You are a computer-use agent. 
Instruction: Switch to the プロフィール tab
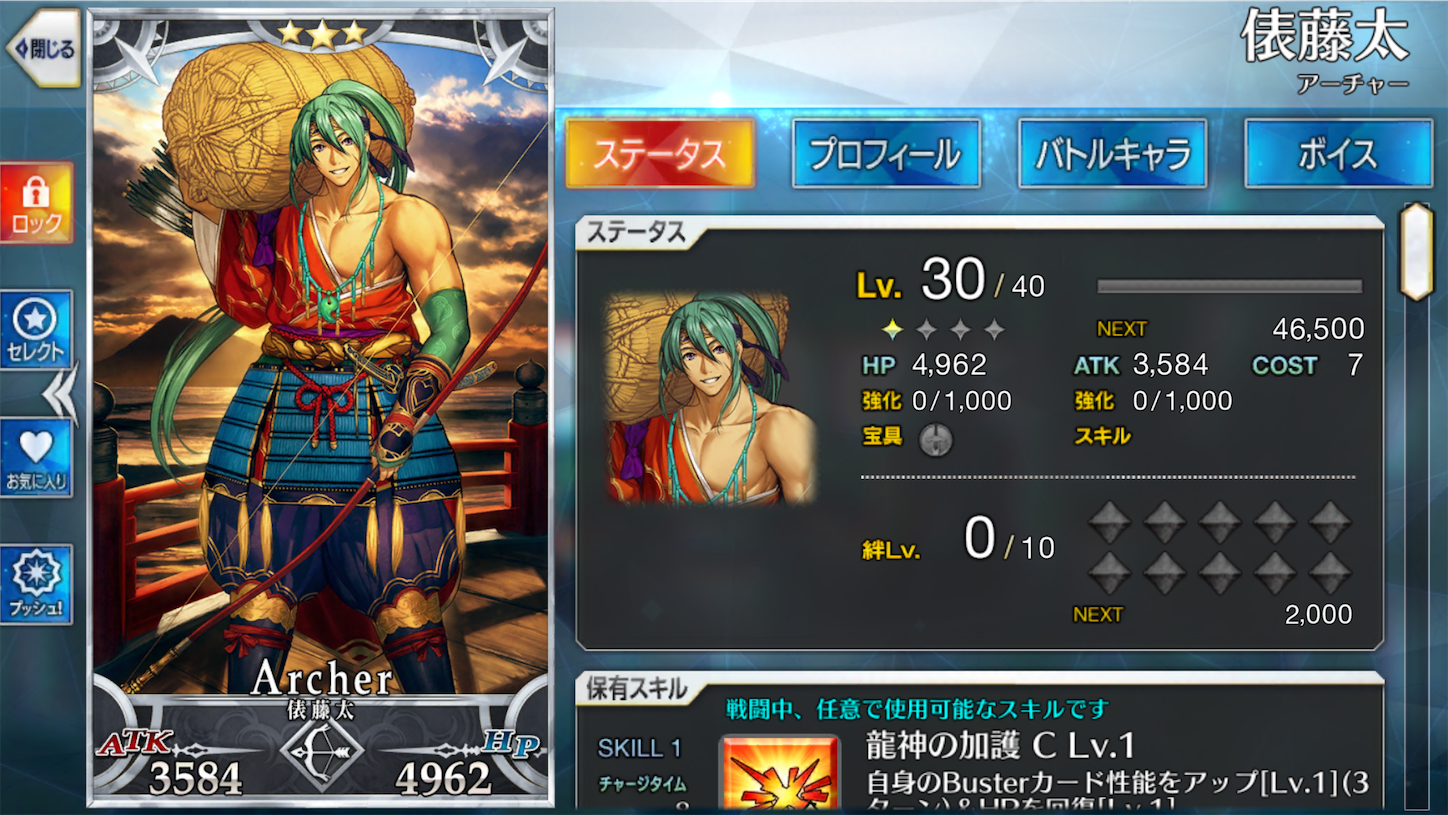884,152
